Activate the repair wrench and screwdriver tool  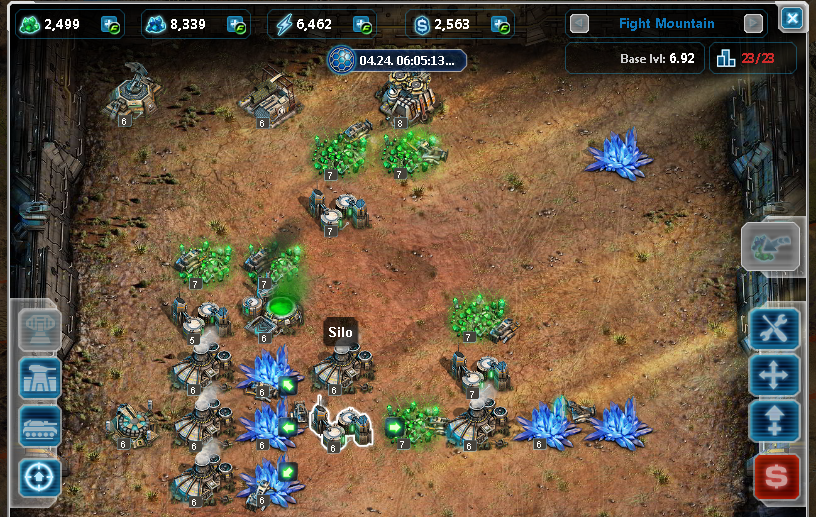point(776,327)
